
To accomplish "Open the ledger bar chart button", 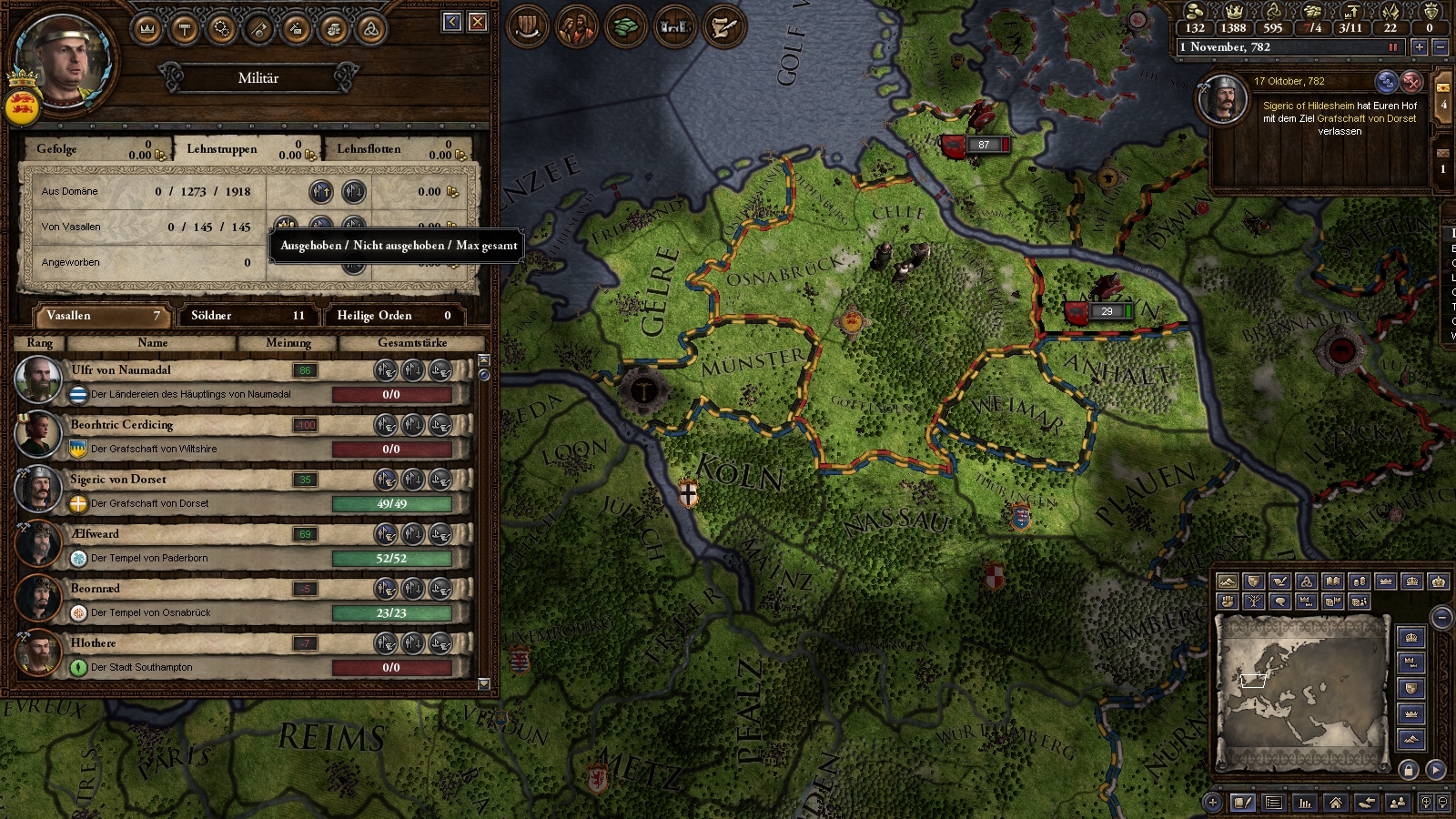I will coord(1305,803).
